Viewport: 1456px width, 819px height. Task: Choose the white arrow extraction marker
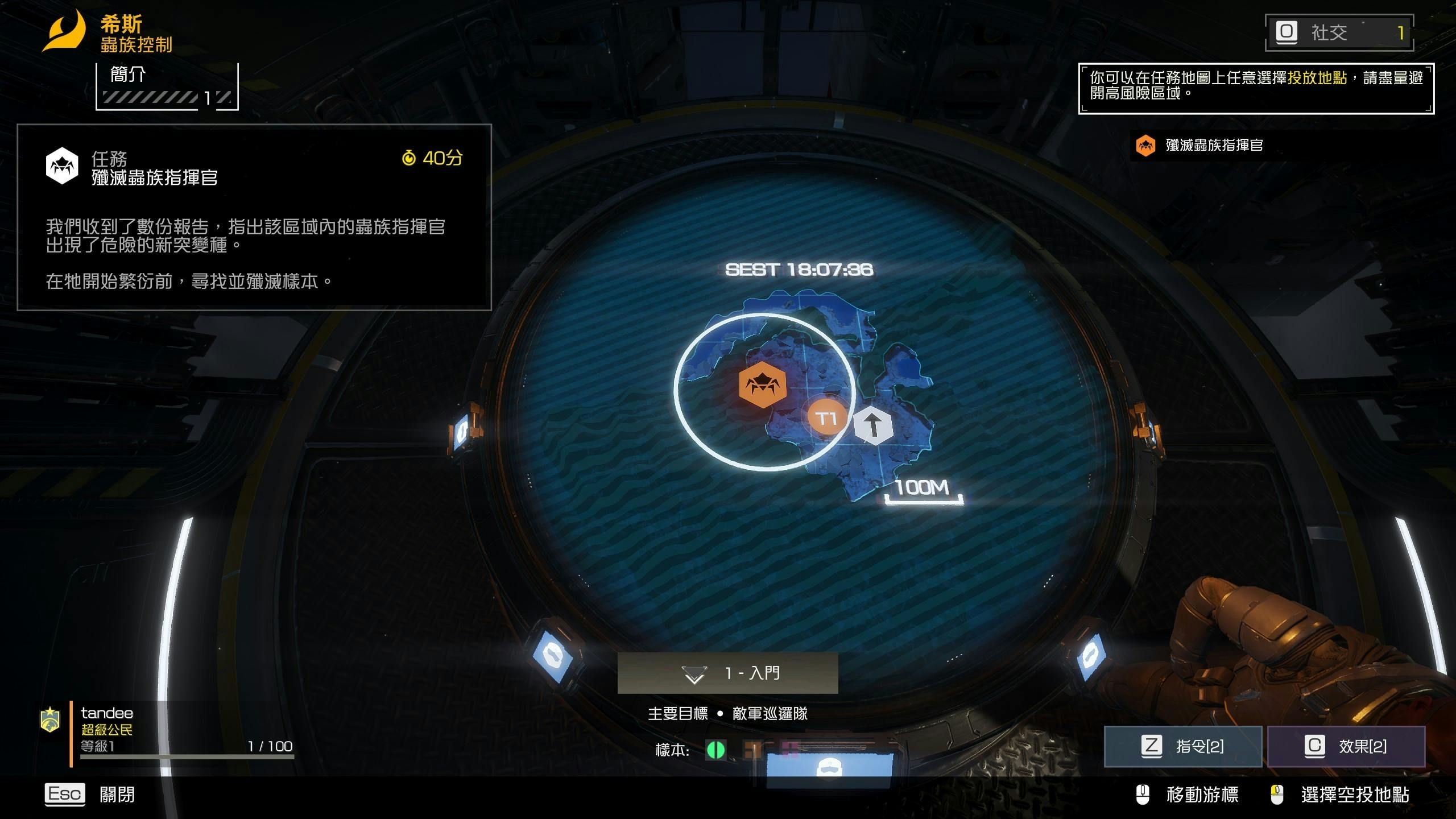873,425
